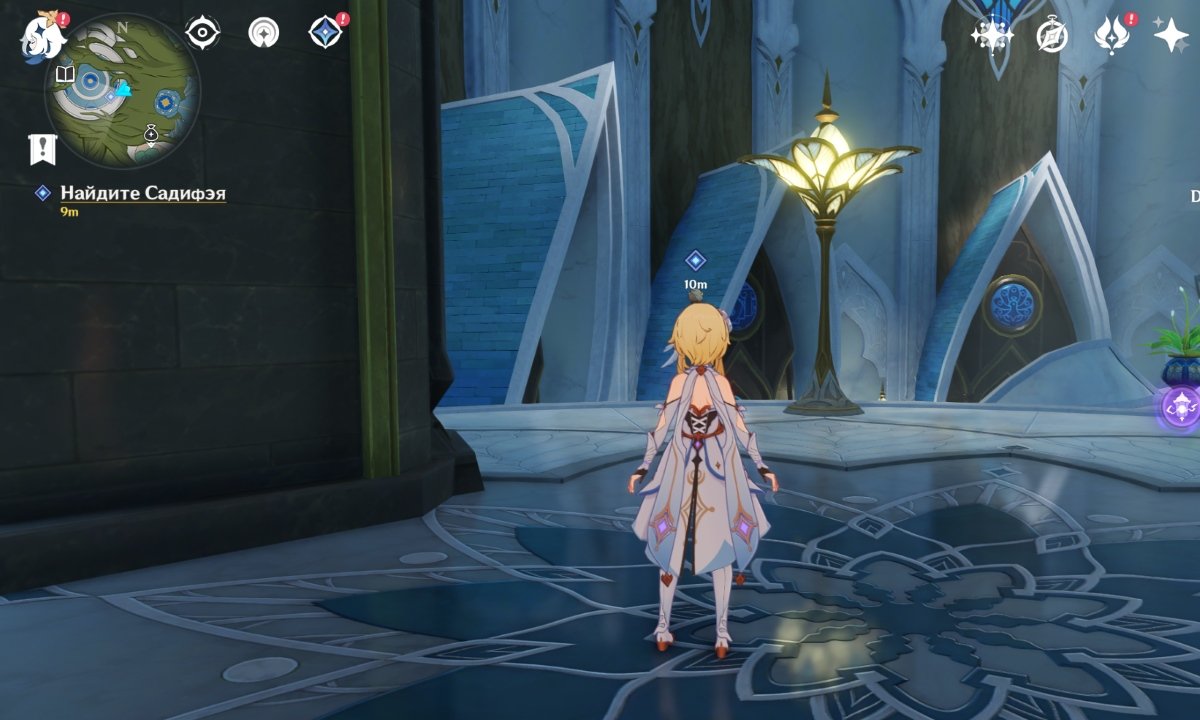The height and width of the screenshot is (720, 1200).
Task: Use the purple lantern gadget button
Action: (x=1182, y=409)
